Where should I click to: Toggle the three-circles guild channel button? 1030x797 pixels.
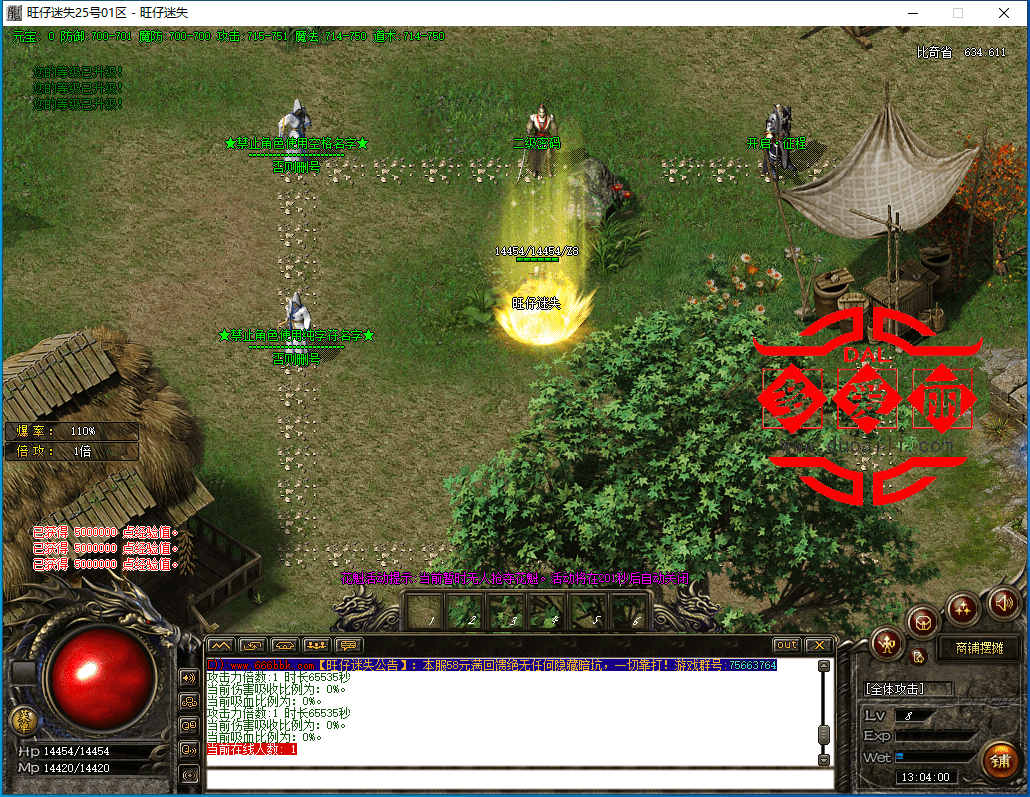click(x=189, y=702)
